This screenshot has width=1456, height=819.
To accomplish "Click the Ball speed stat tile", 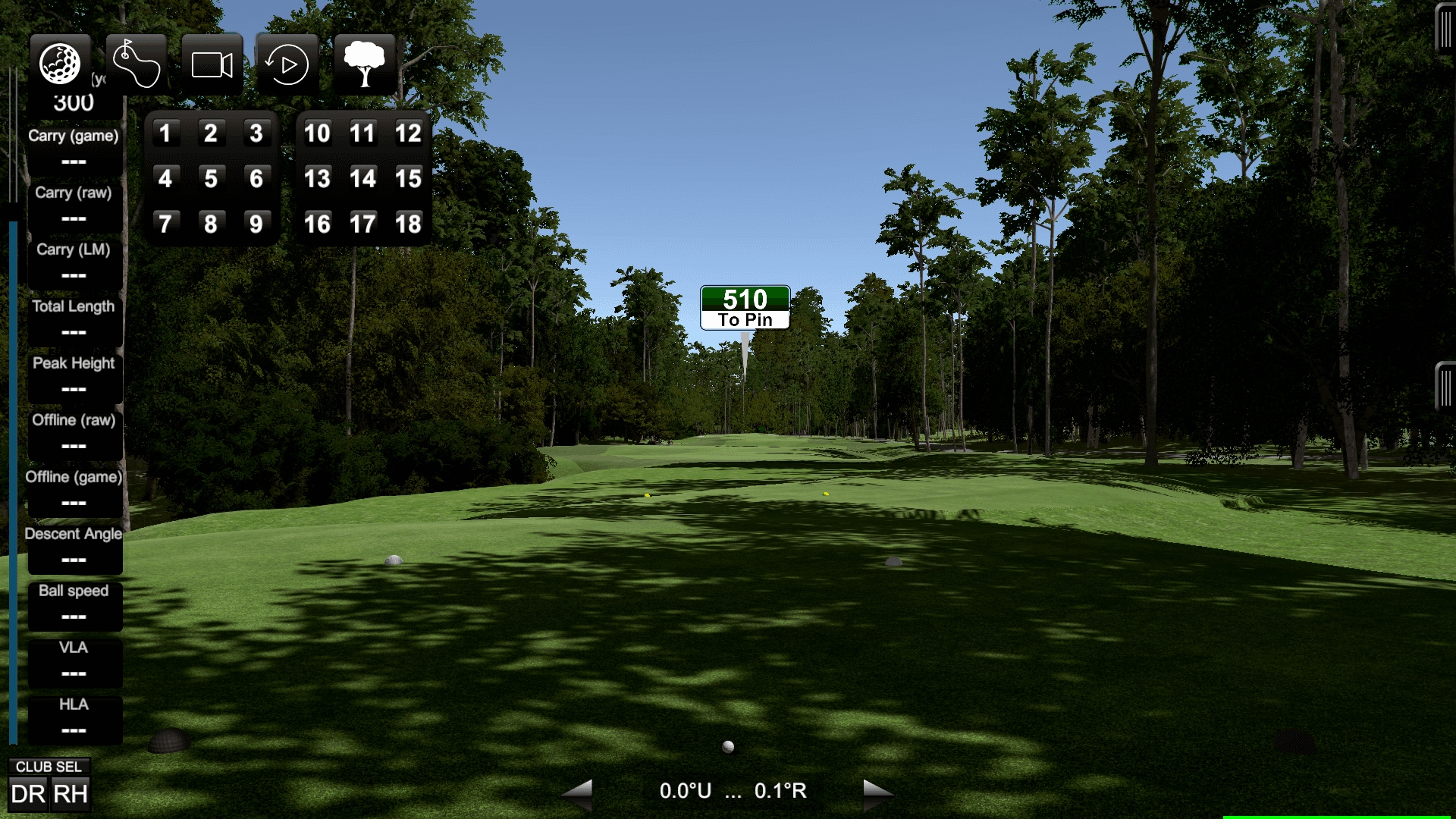I will pos(74,605).
